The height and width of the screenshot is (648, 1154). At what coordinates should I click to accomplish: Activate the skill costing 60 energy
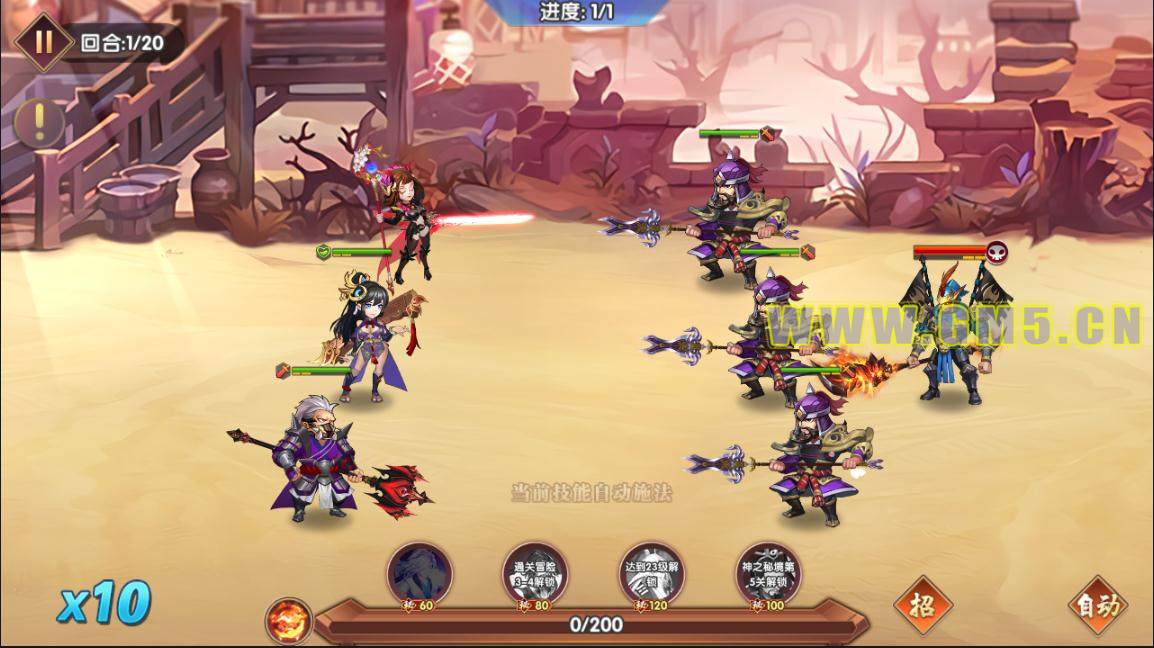[420, 575]
